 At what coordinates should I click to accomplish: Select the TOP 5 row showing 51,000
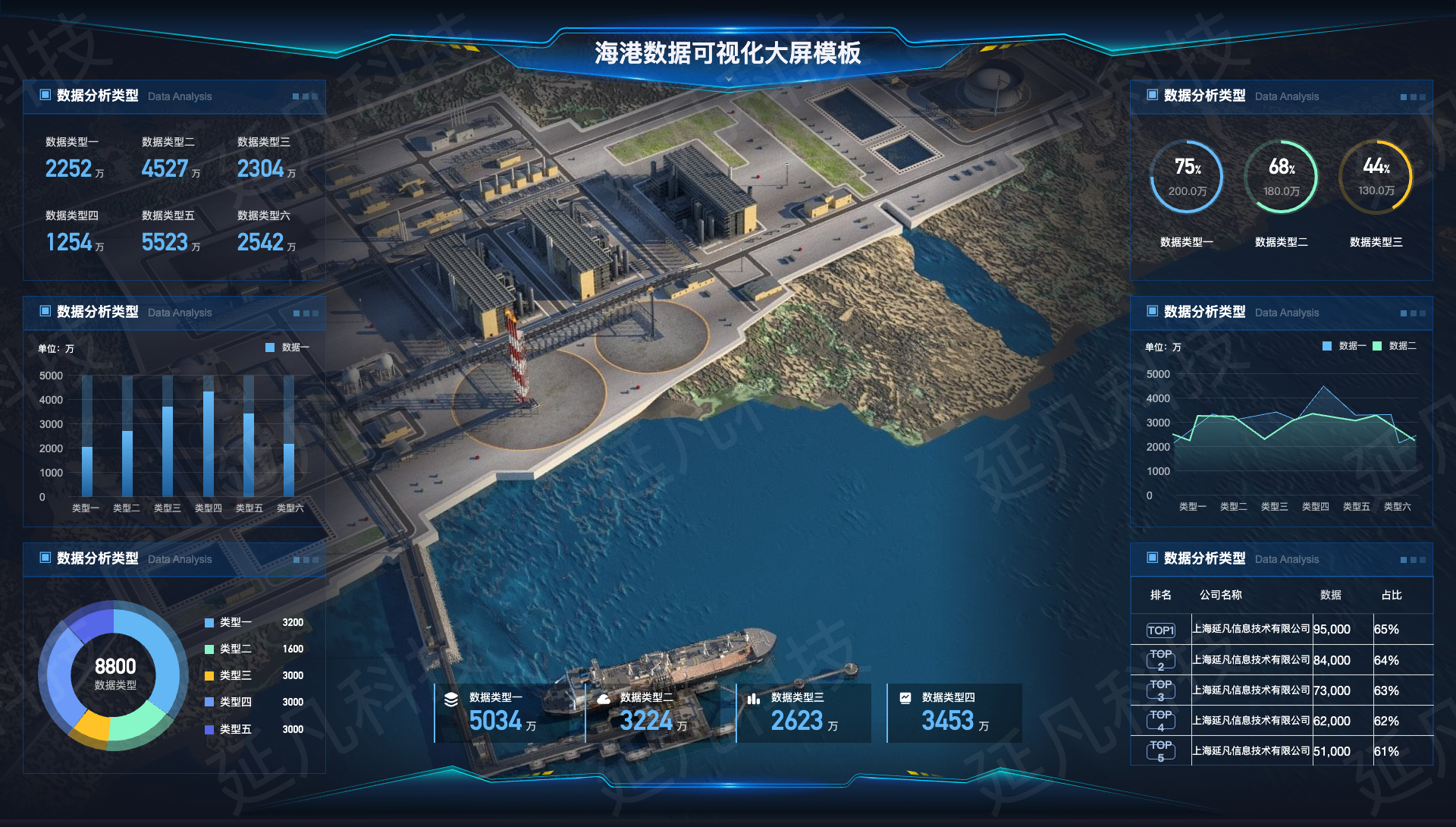click(1282, 751)
